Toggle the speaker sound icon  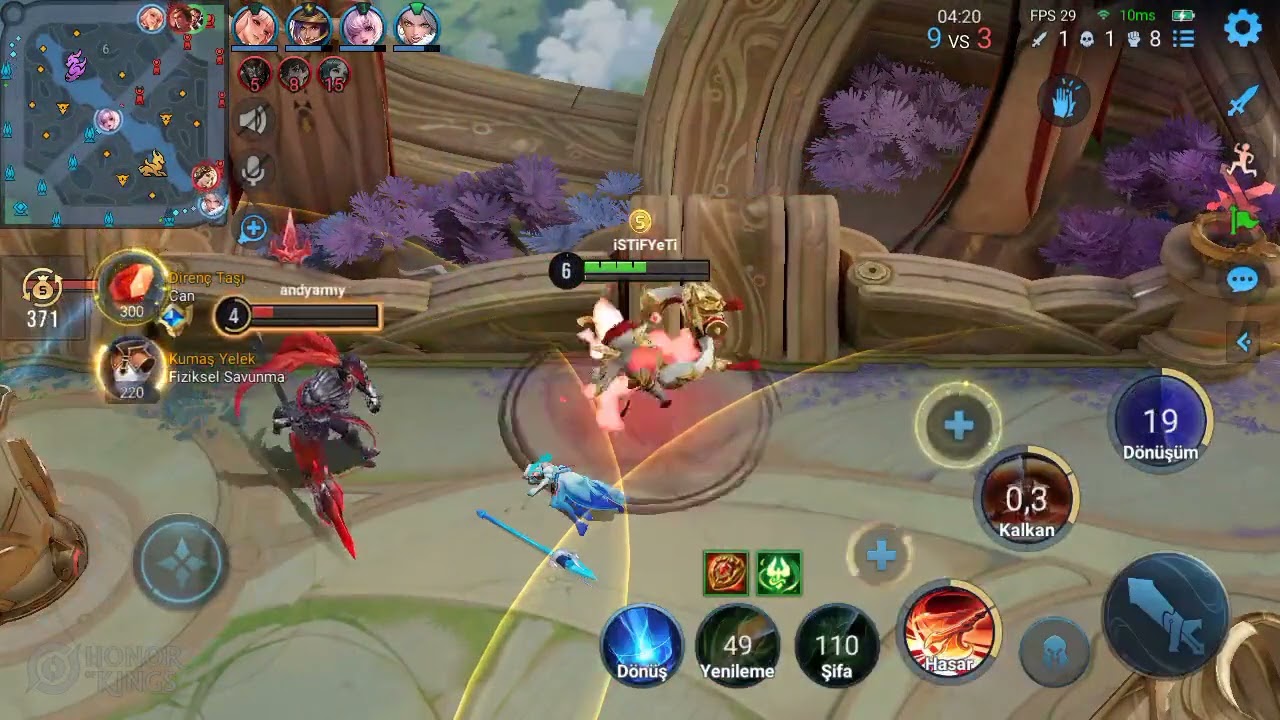point(254,121)
